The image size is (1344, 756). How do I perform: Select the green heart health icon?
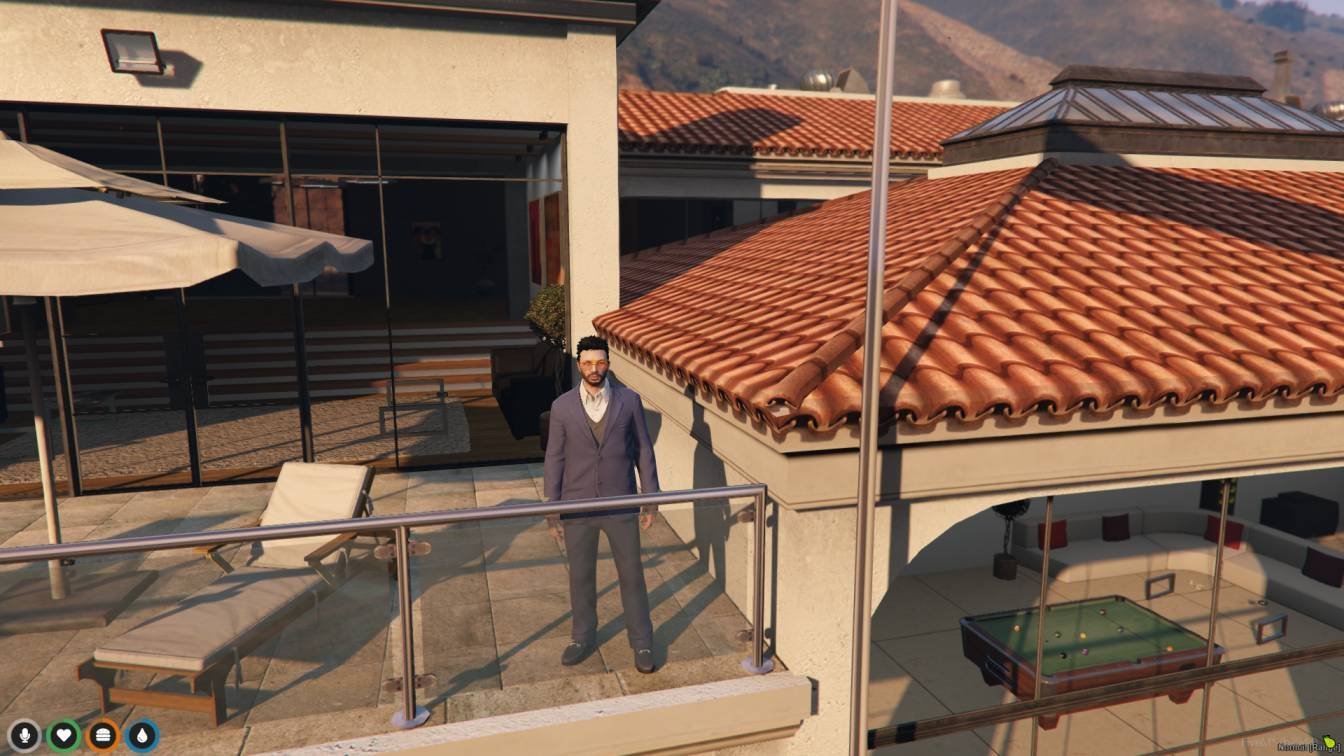tap(63, 736)
